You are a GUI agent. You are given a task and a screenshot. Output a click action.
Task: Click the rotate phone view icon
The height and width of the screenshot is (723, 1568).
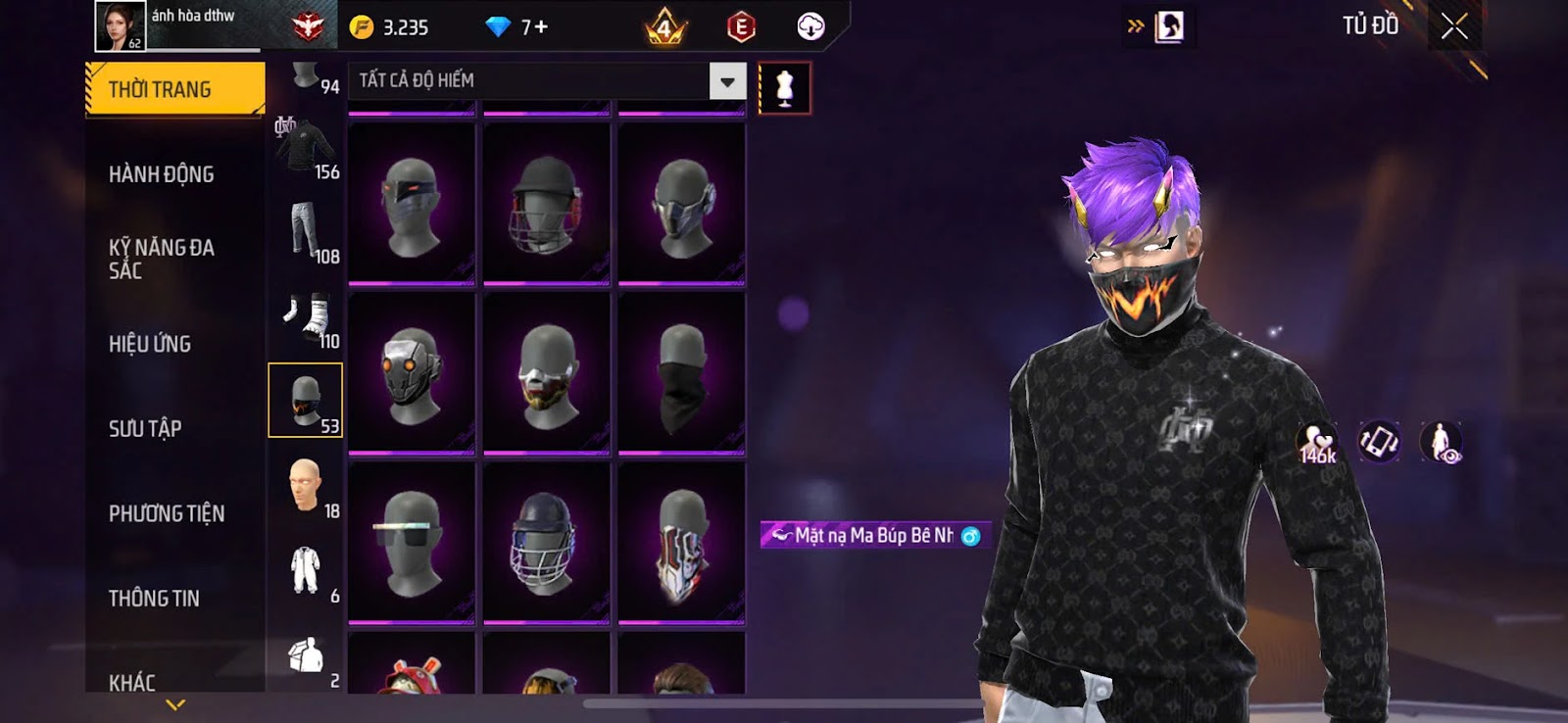pos(1379,442)
